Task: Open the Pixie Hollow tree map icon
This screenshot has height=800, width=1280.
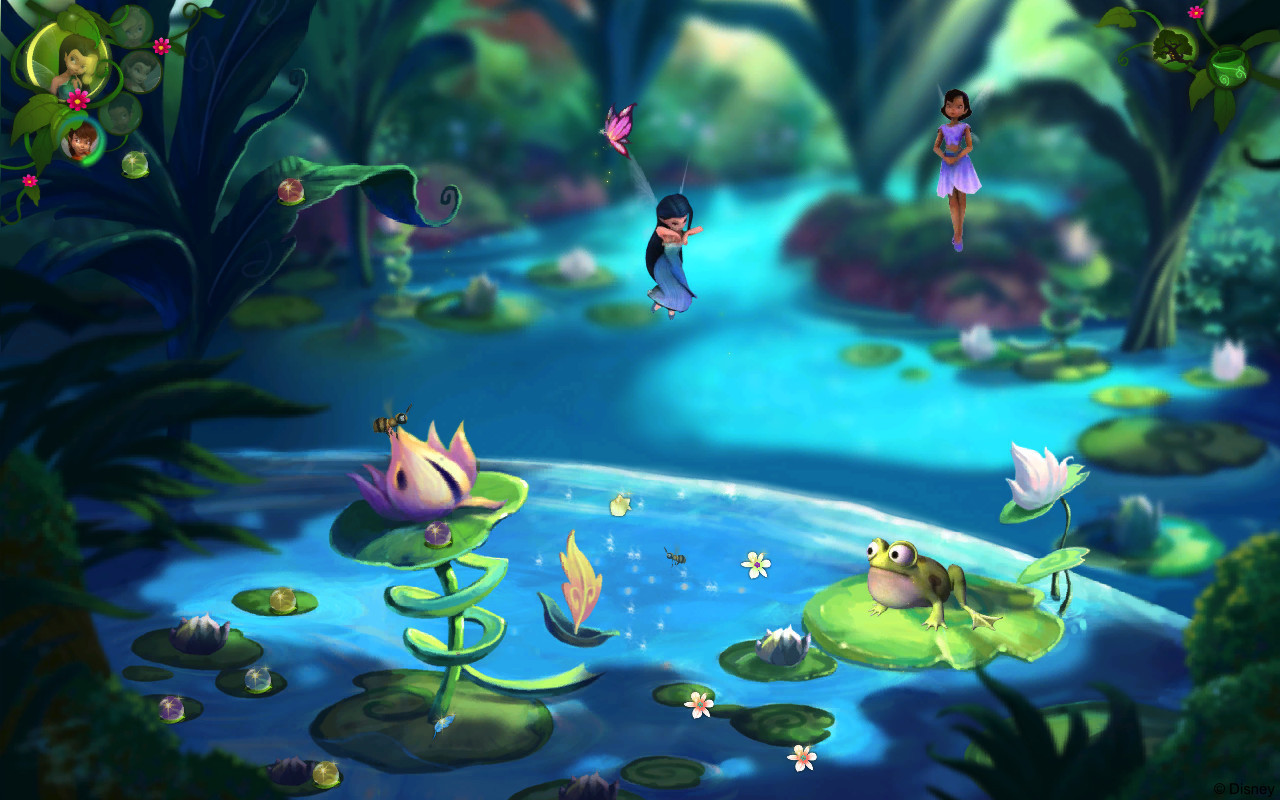Action: coord(1174,48)
